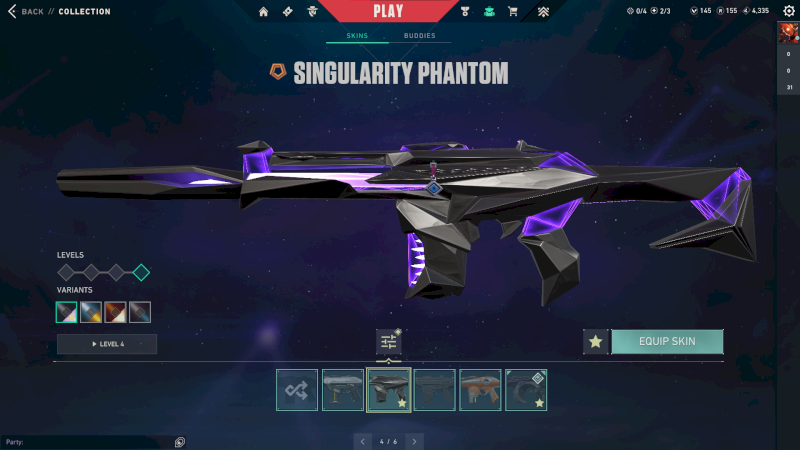Play the Level 4 preview video

coord(107,344)
